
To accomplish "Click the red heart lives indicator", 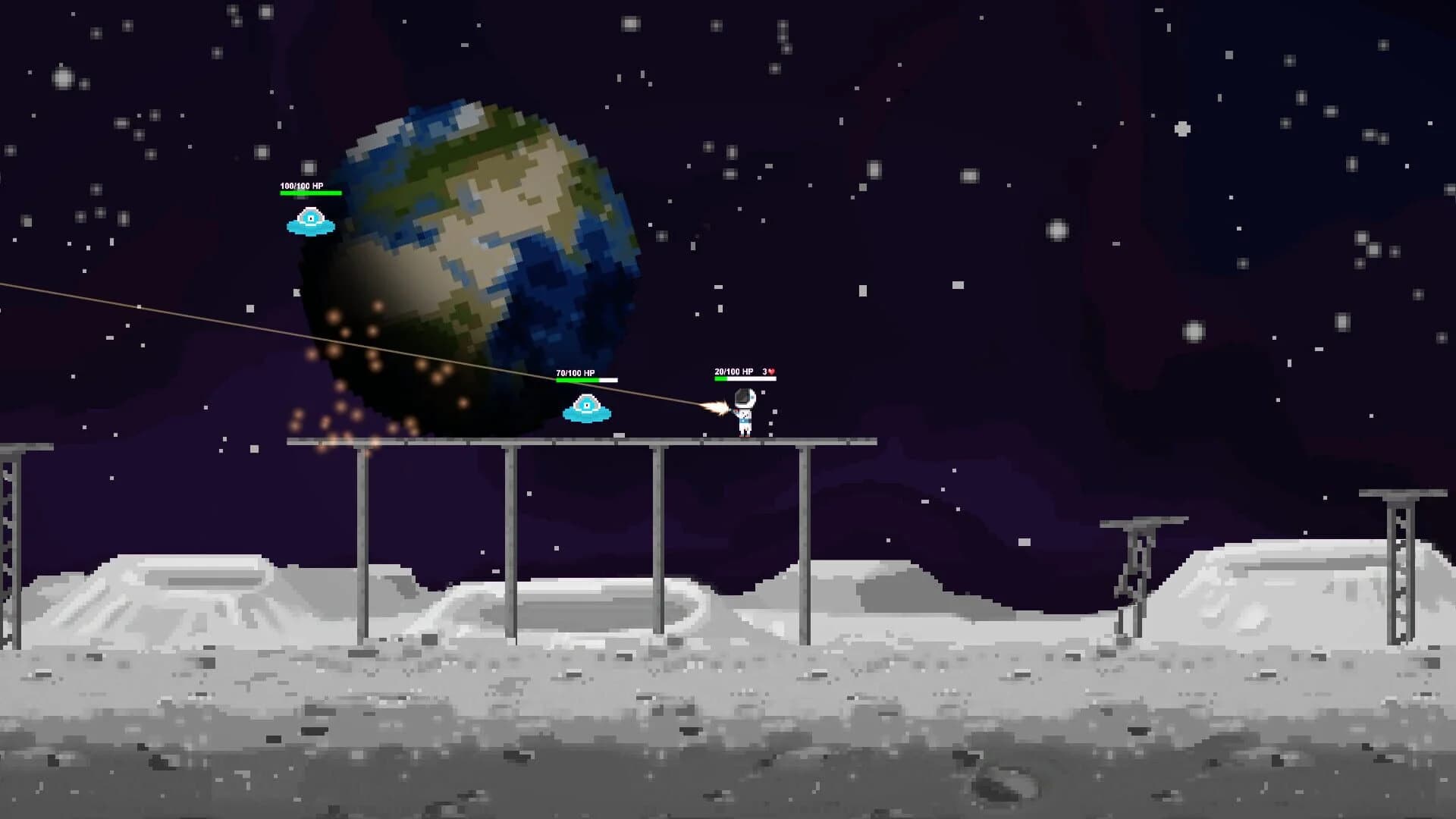I will [x=770, y=372].
